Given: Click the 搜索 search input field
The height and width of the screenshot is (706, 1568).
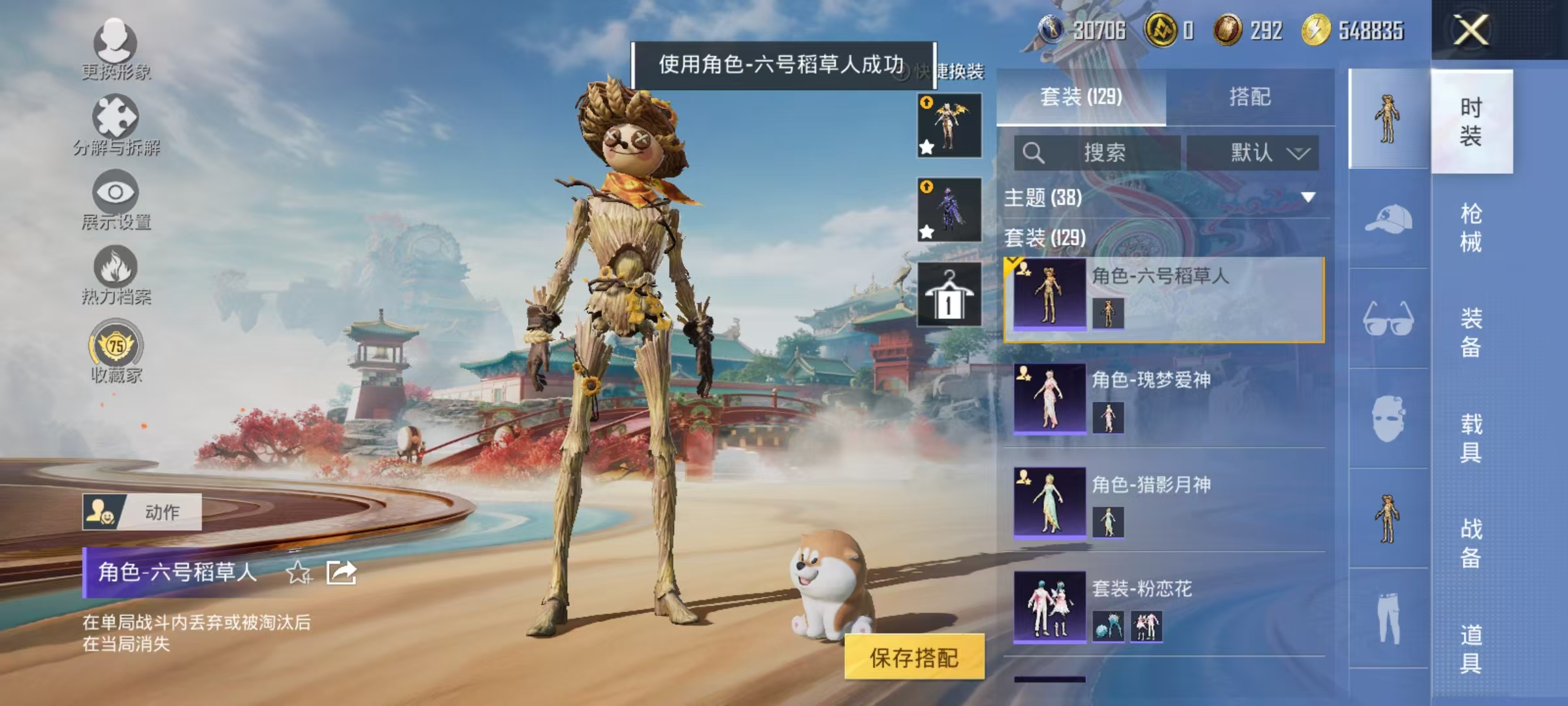Looking at the screenshot, I should coord(1098,151).
